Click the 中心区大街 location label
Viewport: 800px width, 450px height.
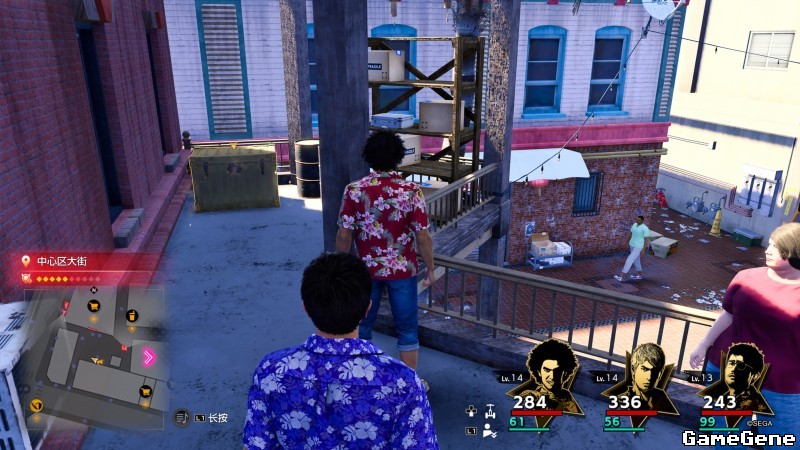[x=62, y=261]
